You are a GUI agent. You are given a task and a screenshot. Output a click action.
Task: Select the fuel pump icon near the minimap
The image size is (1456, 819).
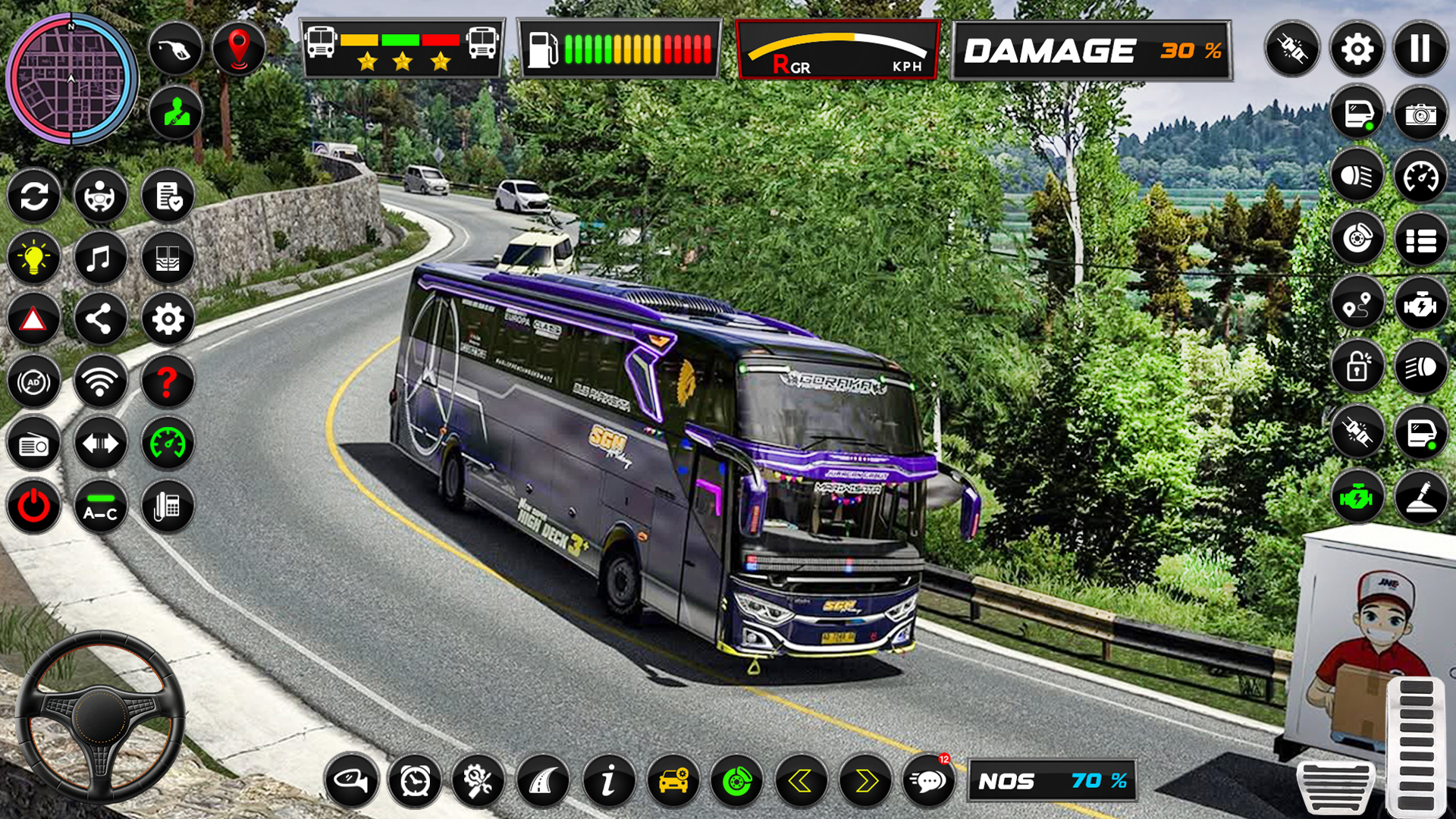[175, 47]
